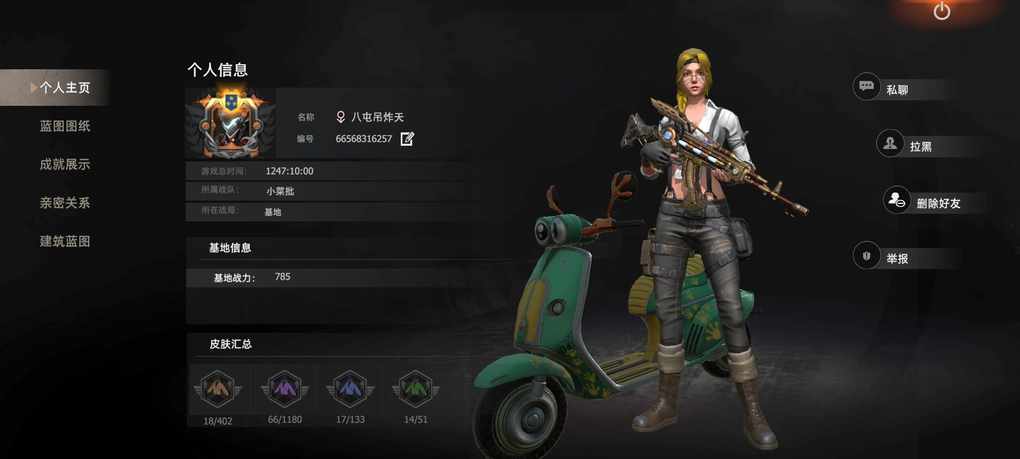Select the 建筑蓝图 tab
This screenshot has width=1020, height=459.
pos(65,241)
